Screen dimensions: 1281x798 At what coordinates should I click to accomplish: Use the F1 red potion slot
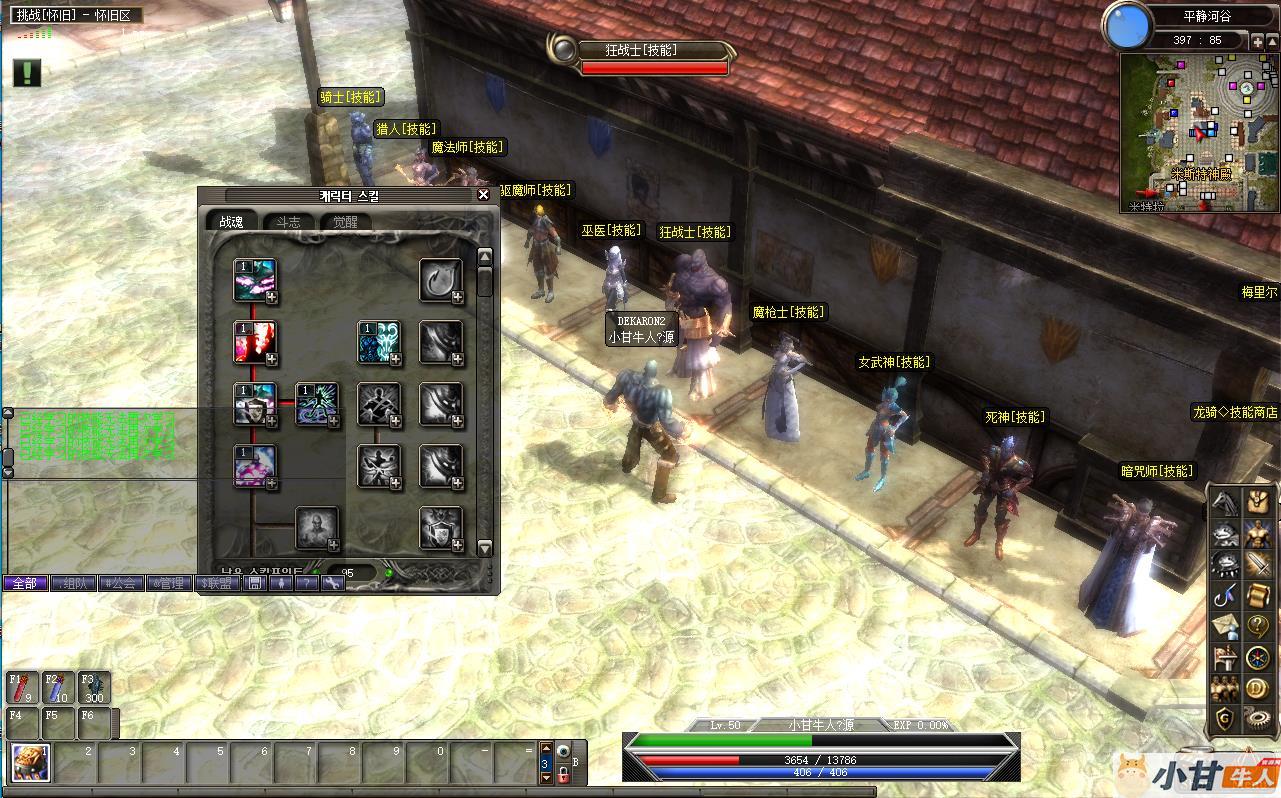pyautogui.click(x=23, y=687)
